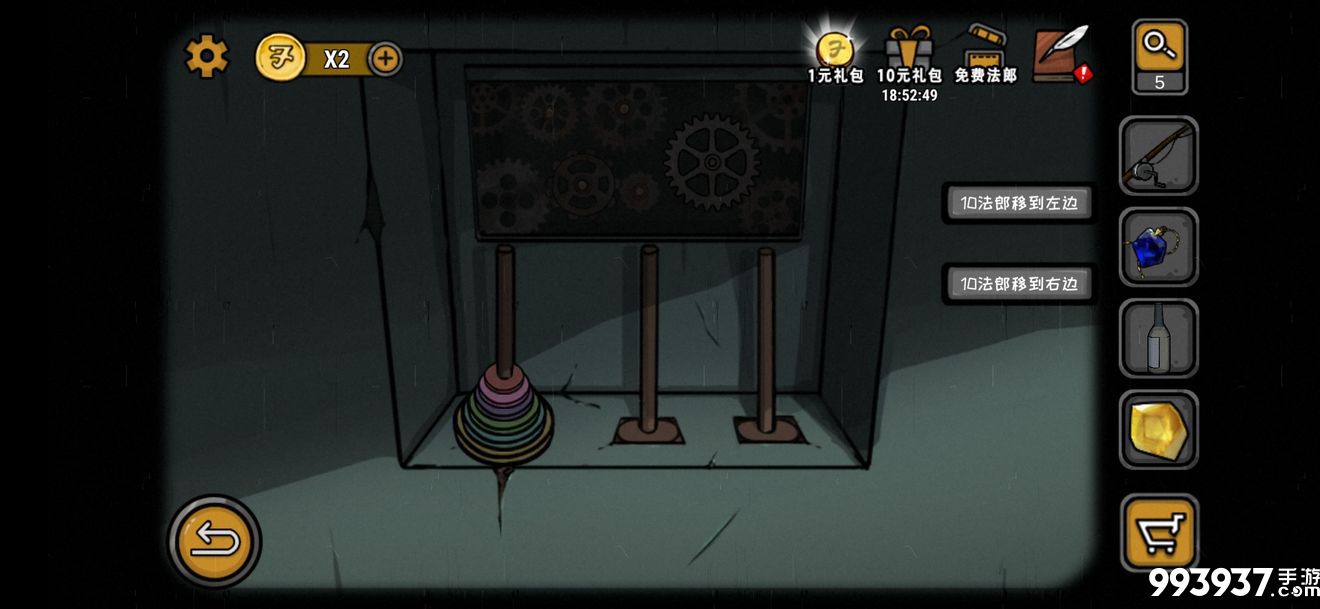Choose 10法郎移到右边 option

(1018, 284)
